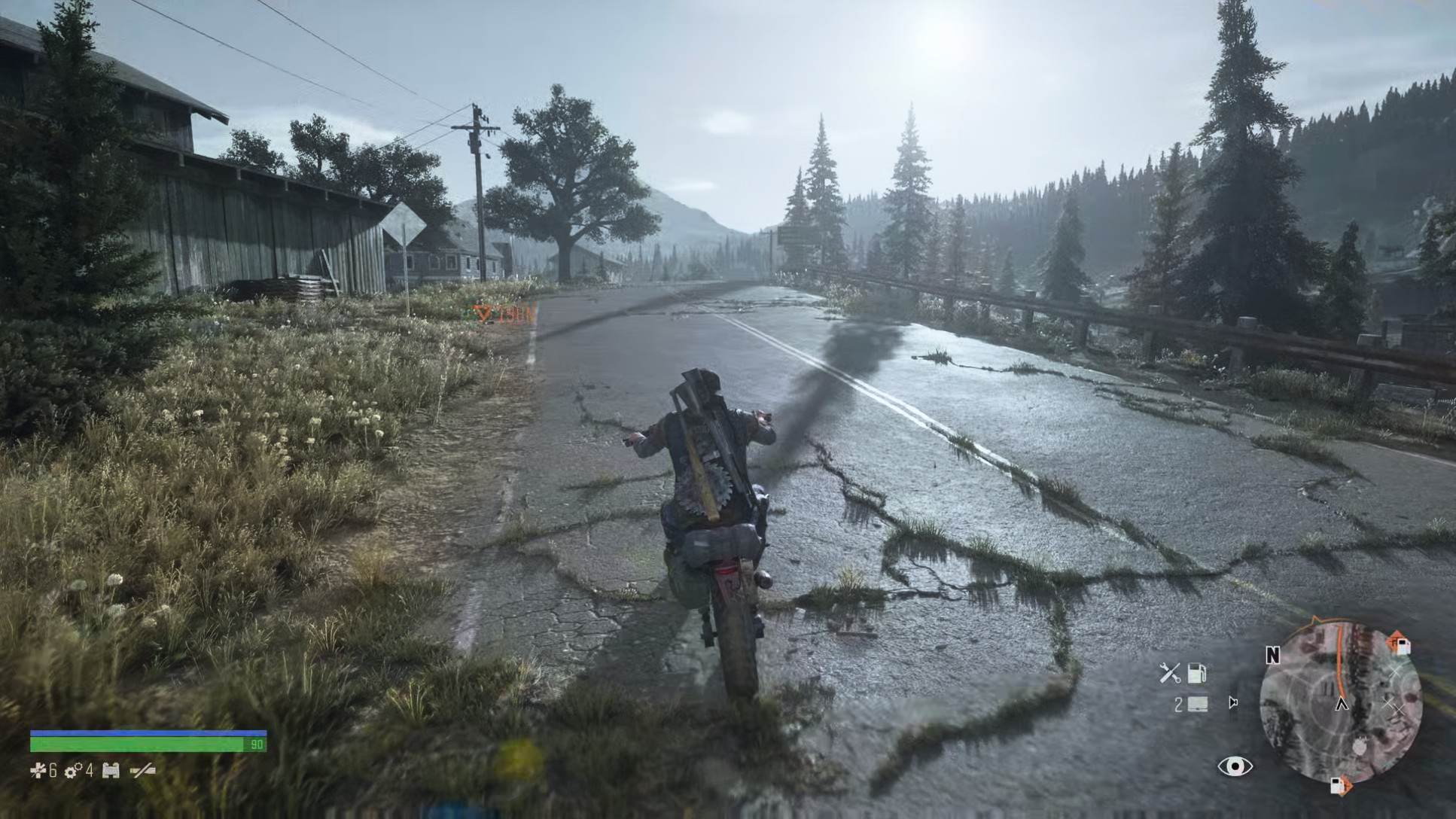Click the N compass heading marker
This screenshot has height=819, width=1456.
pyautogui.click(x=1272, y=656)
